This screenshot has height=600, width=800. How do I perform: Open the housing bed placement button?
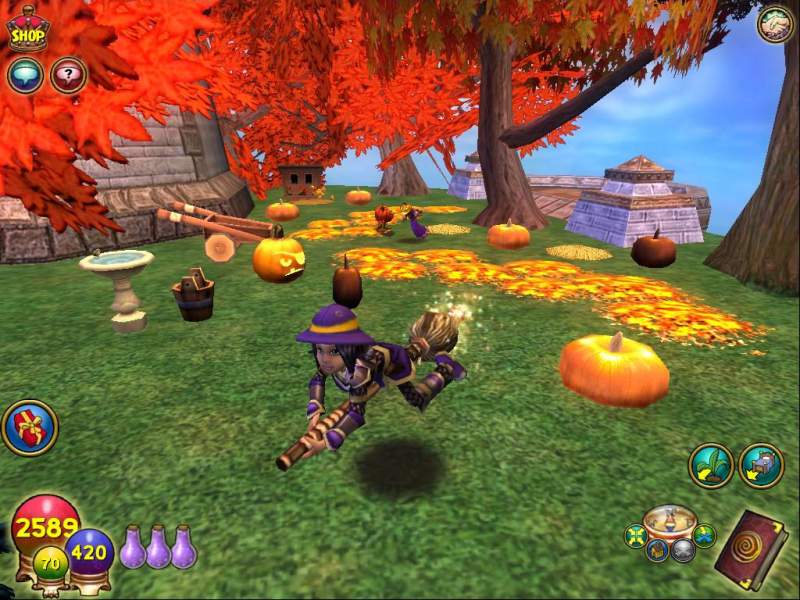coord(761,465)
